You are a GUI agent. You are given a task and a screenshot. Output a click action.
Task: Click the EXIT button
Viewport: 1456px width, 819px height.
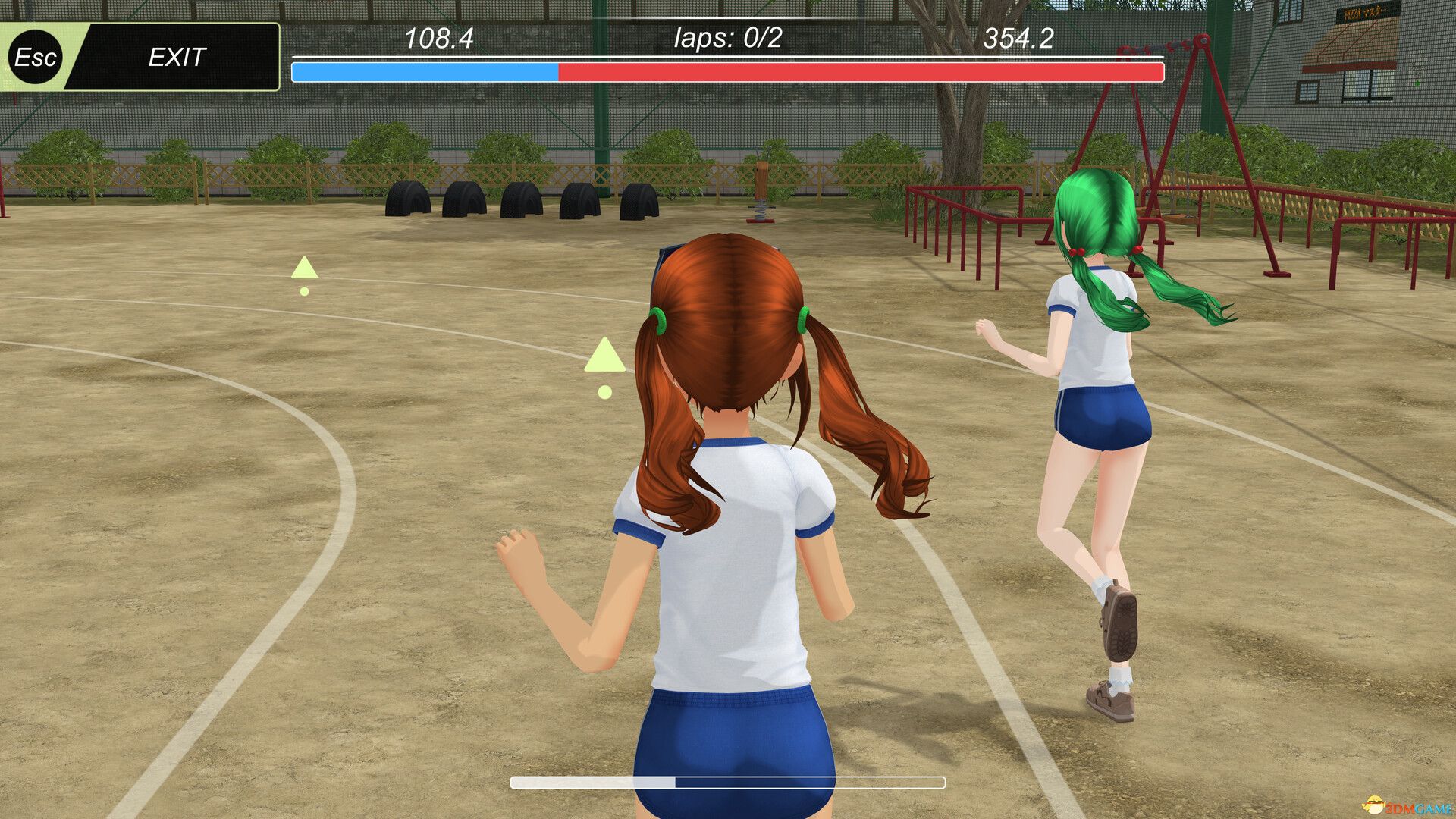[x=176, y=56]
